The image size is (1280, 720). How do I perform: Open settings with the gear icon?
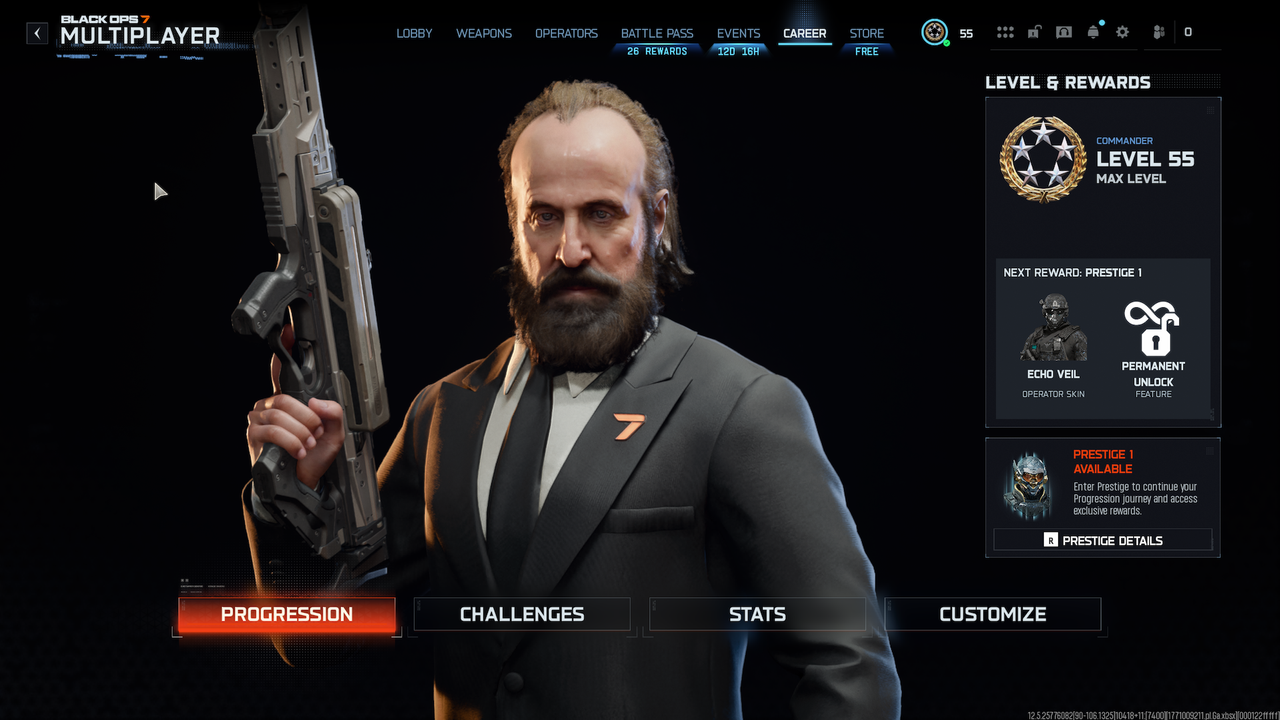pos(1122,32)
